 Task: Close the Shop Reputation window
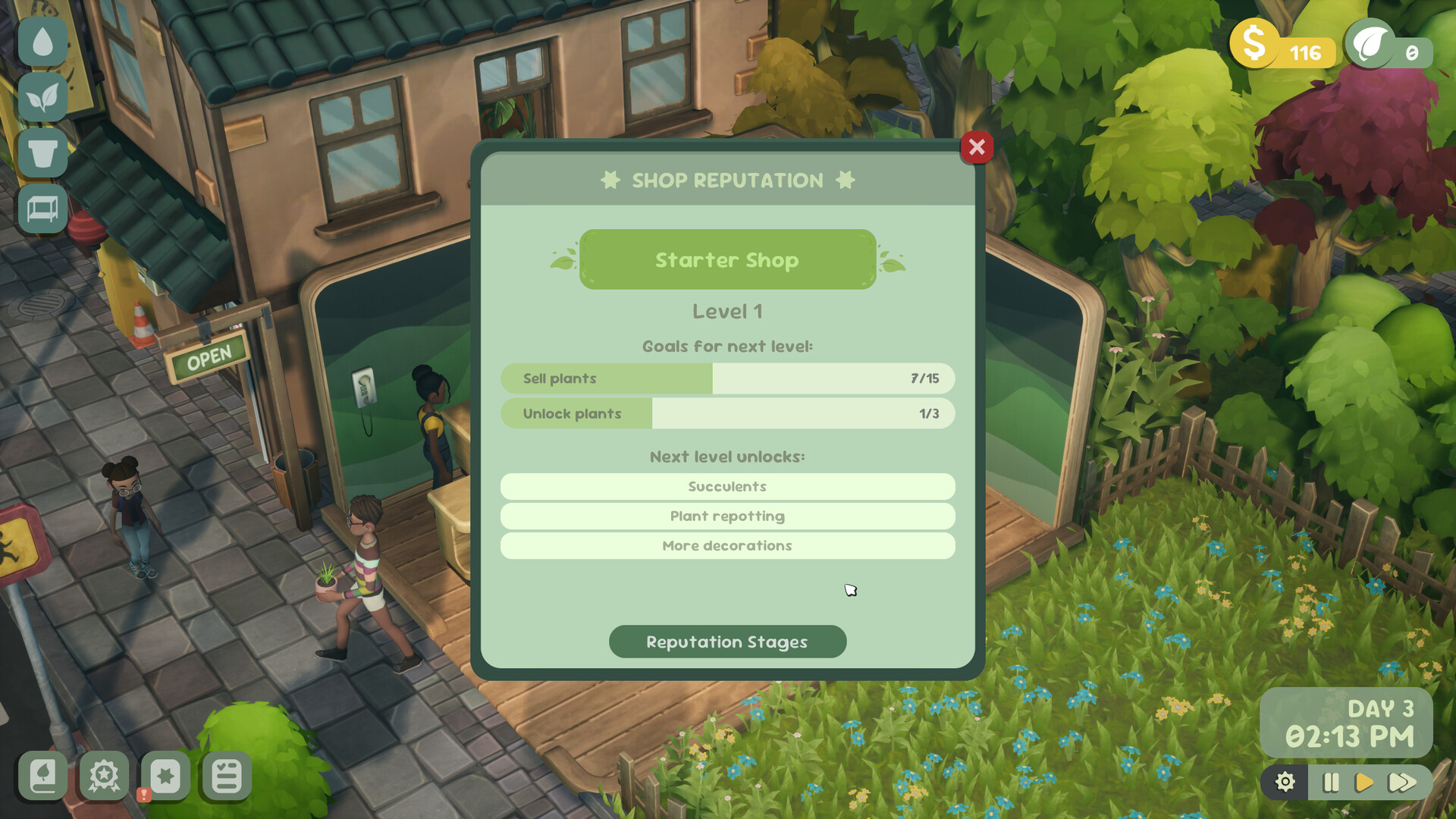click(977, 147)
